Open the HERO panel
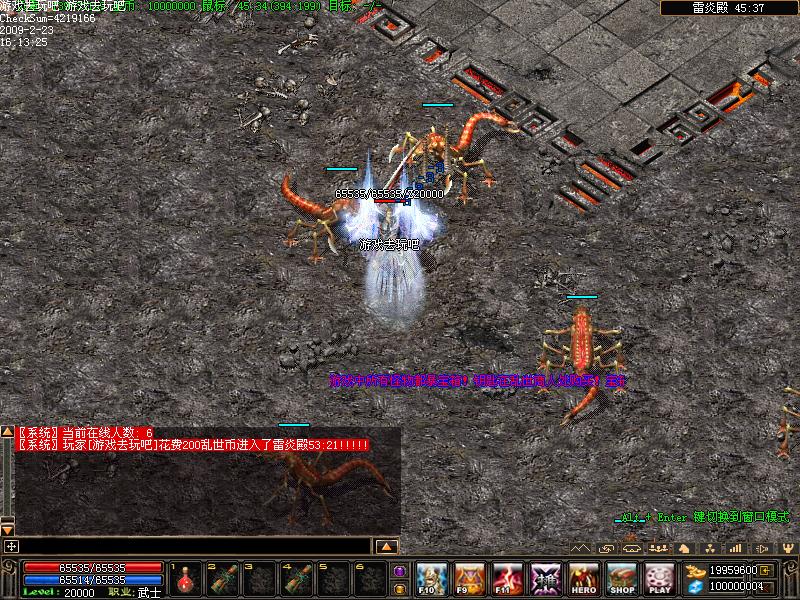Viewport: 800px width, 600px height. 584,578
